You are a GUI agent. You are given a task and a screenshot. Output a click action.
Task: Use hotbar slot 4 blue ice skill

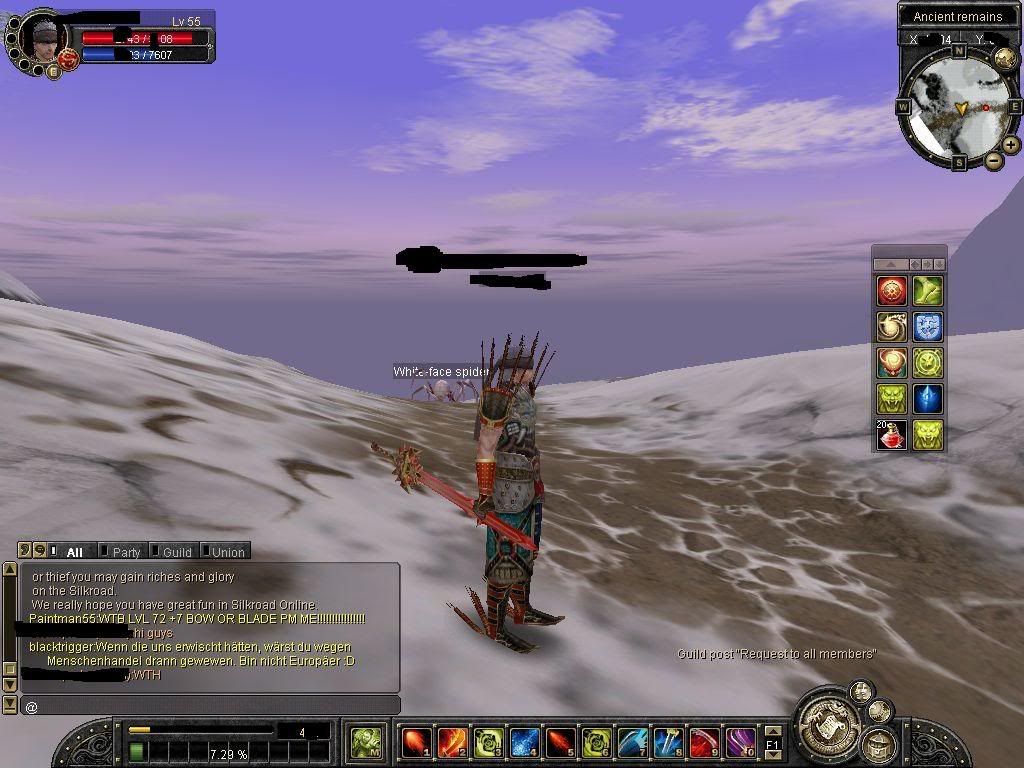[x=525, y=743]
